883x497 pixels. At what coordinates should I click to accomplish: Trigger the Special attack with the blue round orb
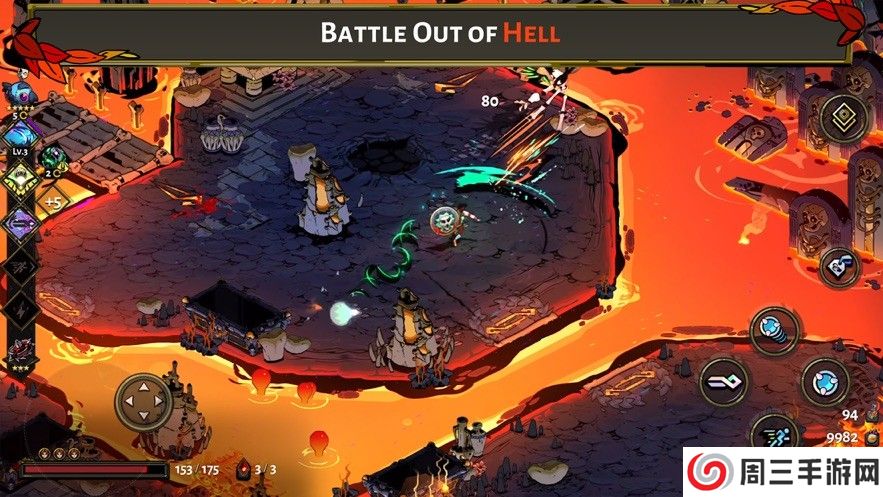point(824,381)
